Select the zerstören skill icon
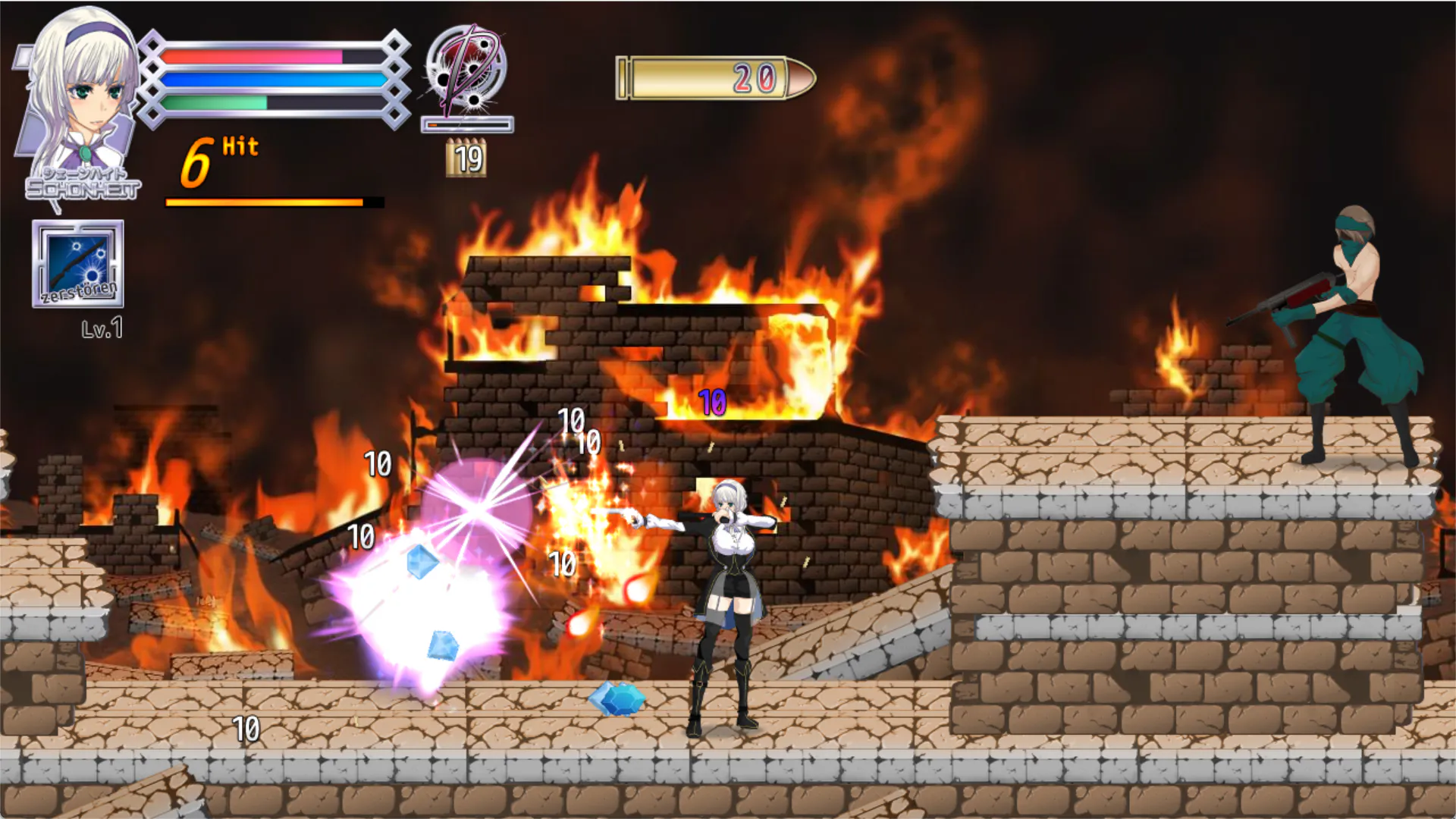The image size is (1456, 819). [77, 264]
